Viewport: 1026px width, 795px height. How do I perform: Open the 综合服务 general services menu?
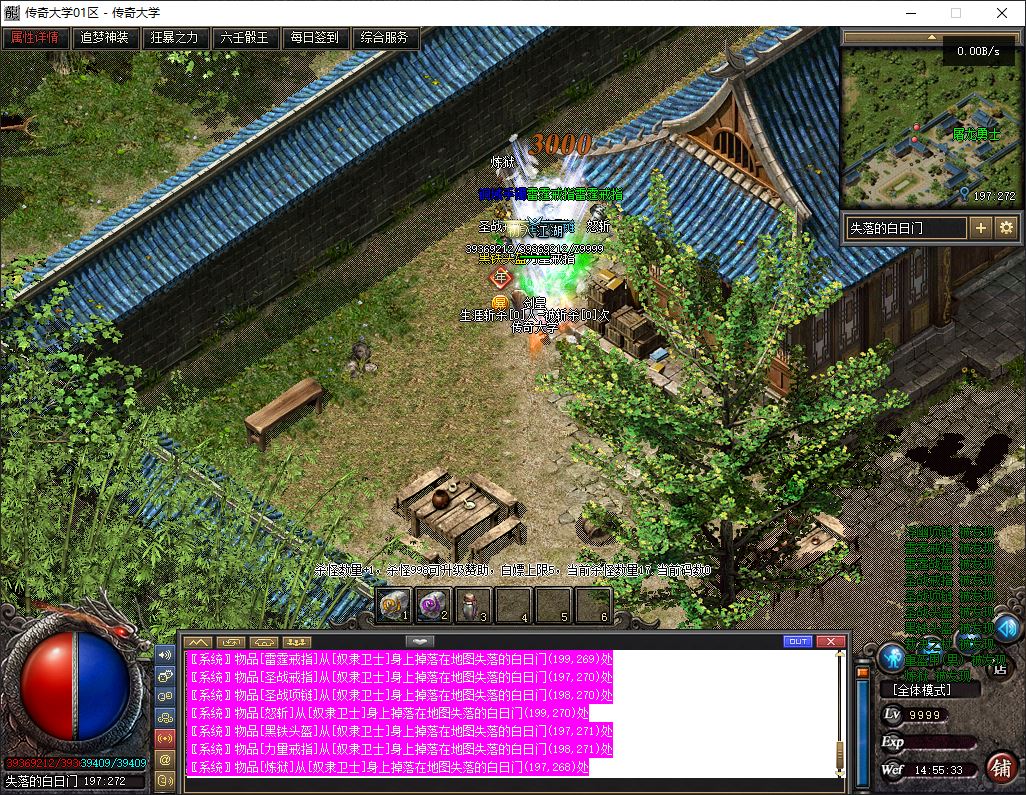385,38
